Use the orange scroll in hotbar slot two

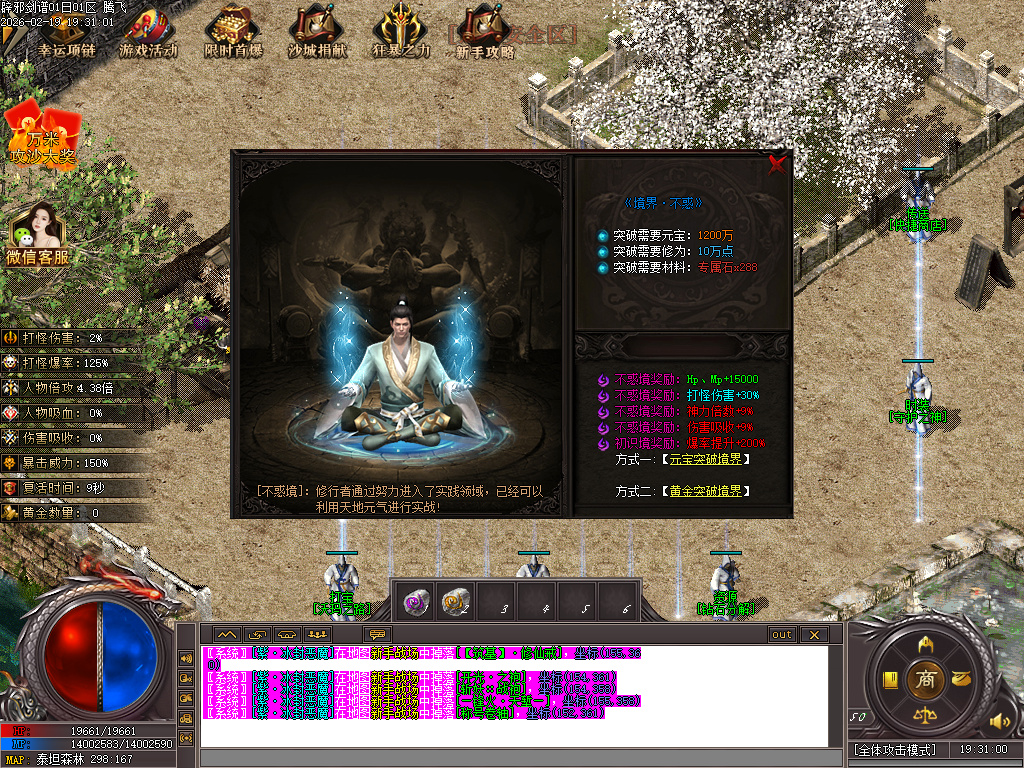click(456, 602)
